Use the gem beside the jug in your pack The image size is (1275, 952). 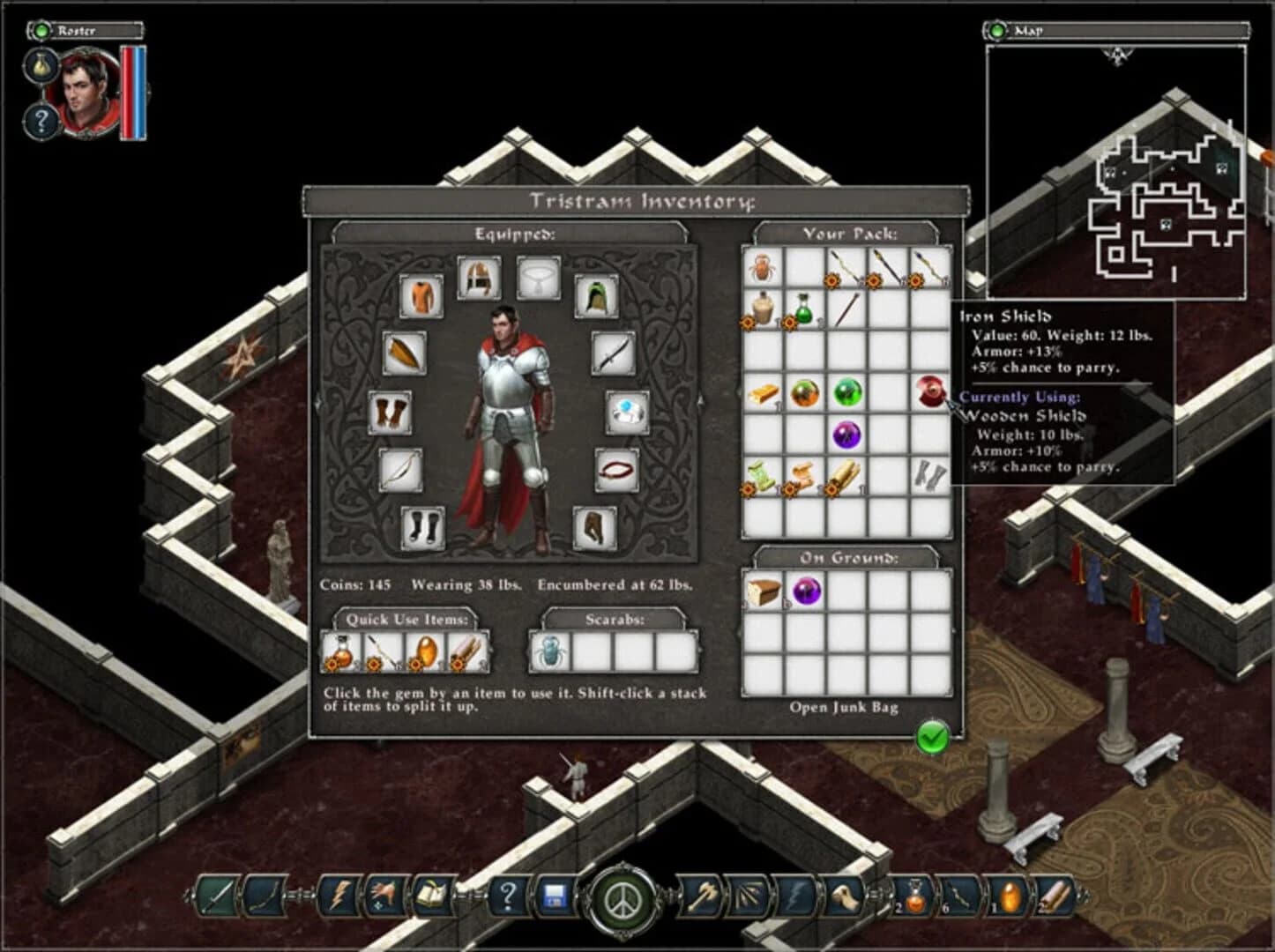click(749, 321)
